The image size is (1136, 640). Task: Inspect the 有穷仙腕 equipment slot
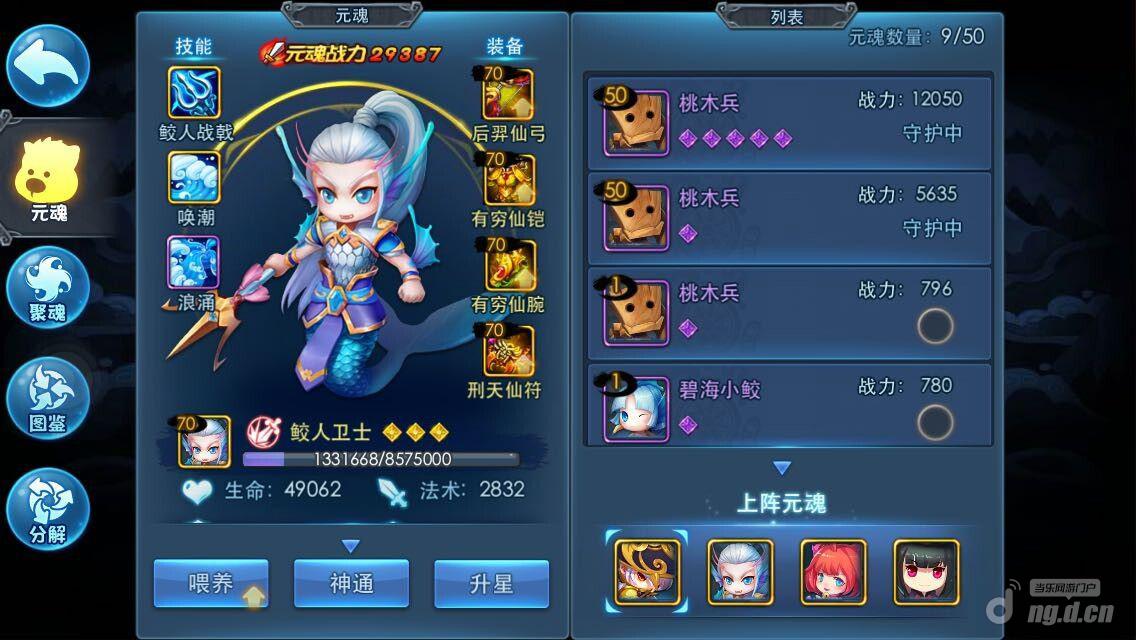click(509, 266)
